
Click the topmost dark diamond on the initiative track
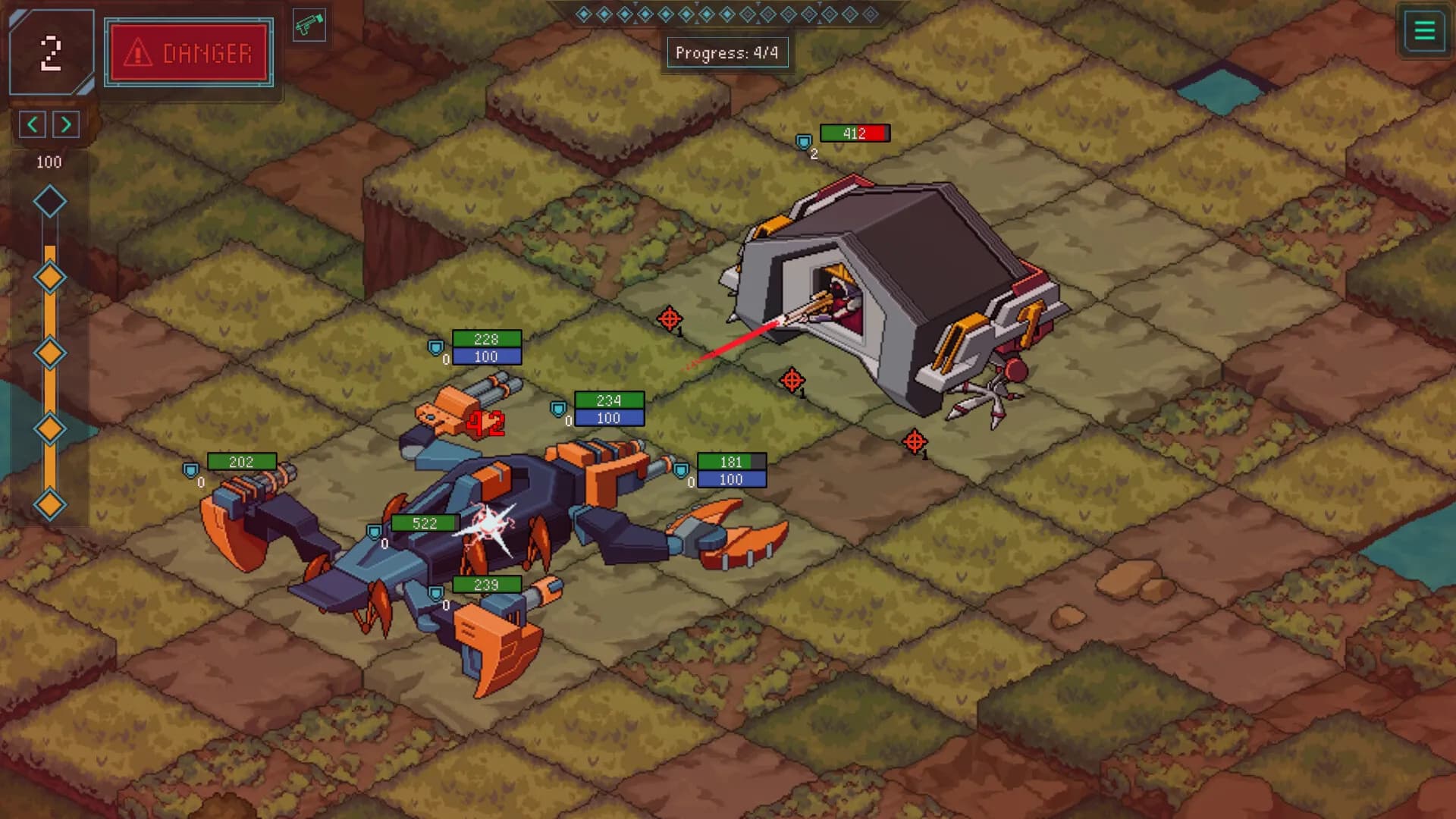(50, 201)
